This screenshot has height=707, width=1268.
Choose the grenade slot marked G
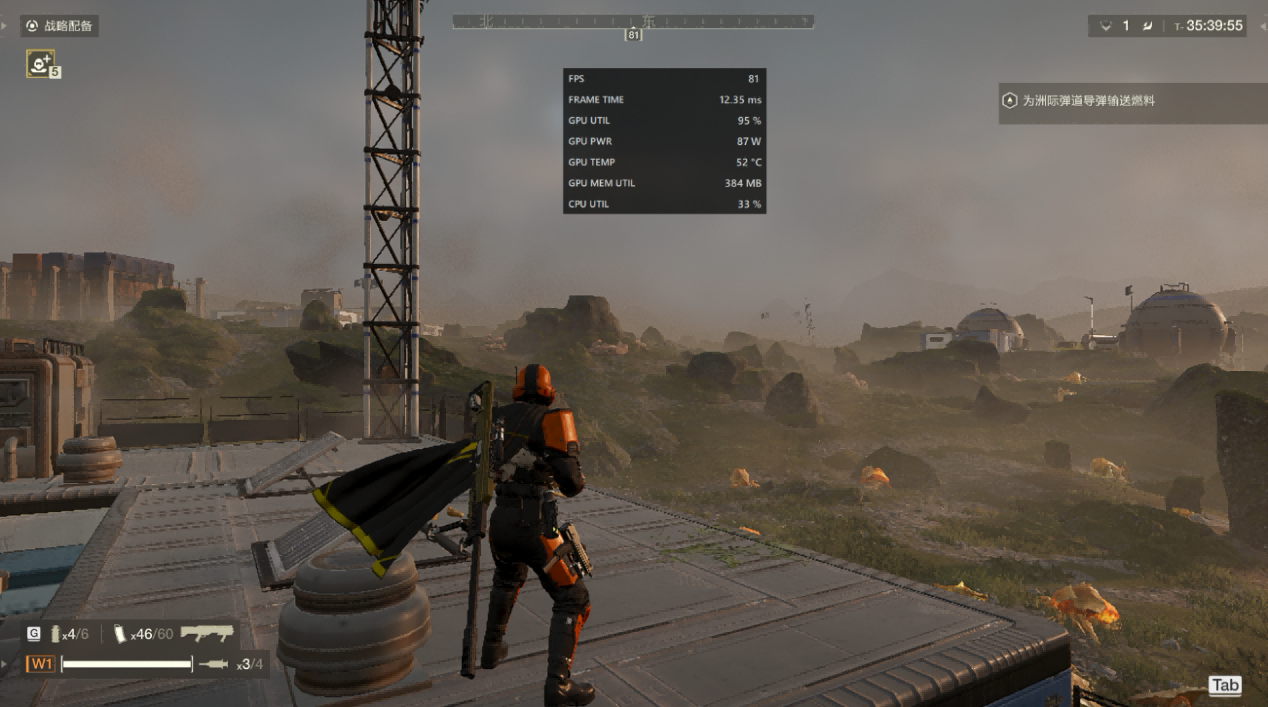click(x=34, y=634)
